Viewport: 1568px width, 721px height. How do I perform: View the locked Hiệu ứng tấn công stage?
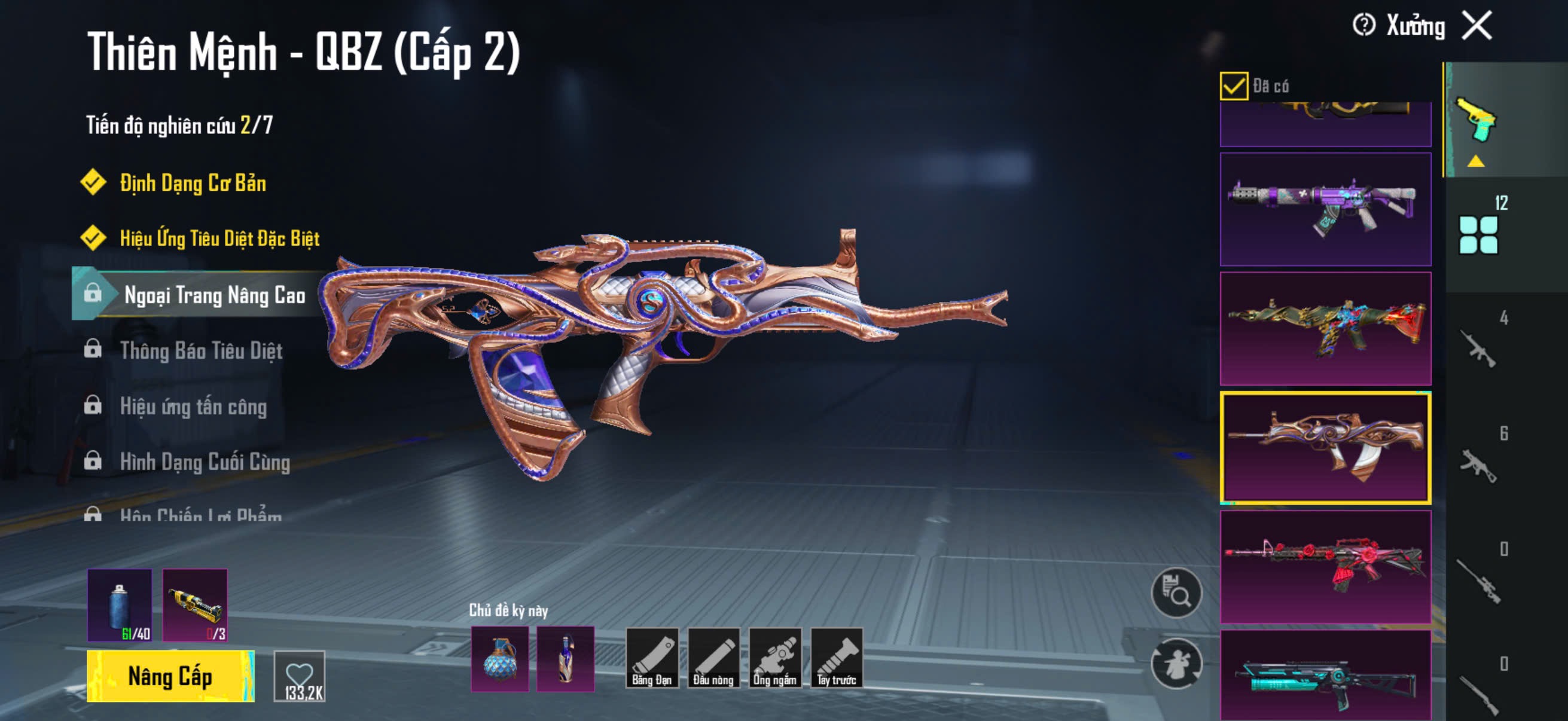[193, 406]
